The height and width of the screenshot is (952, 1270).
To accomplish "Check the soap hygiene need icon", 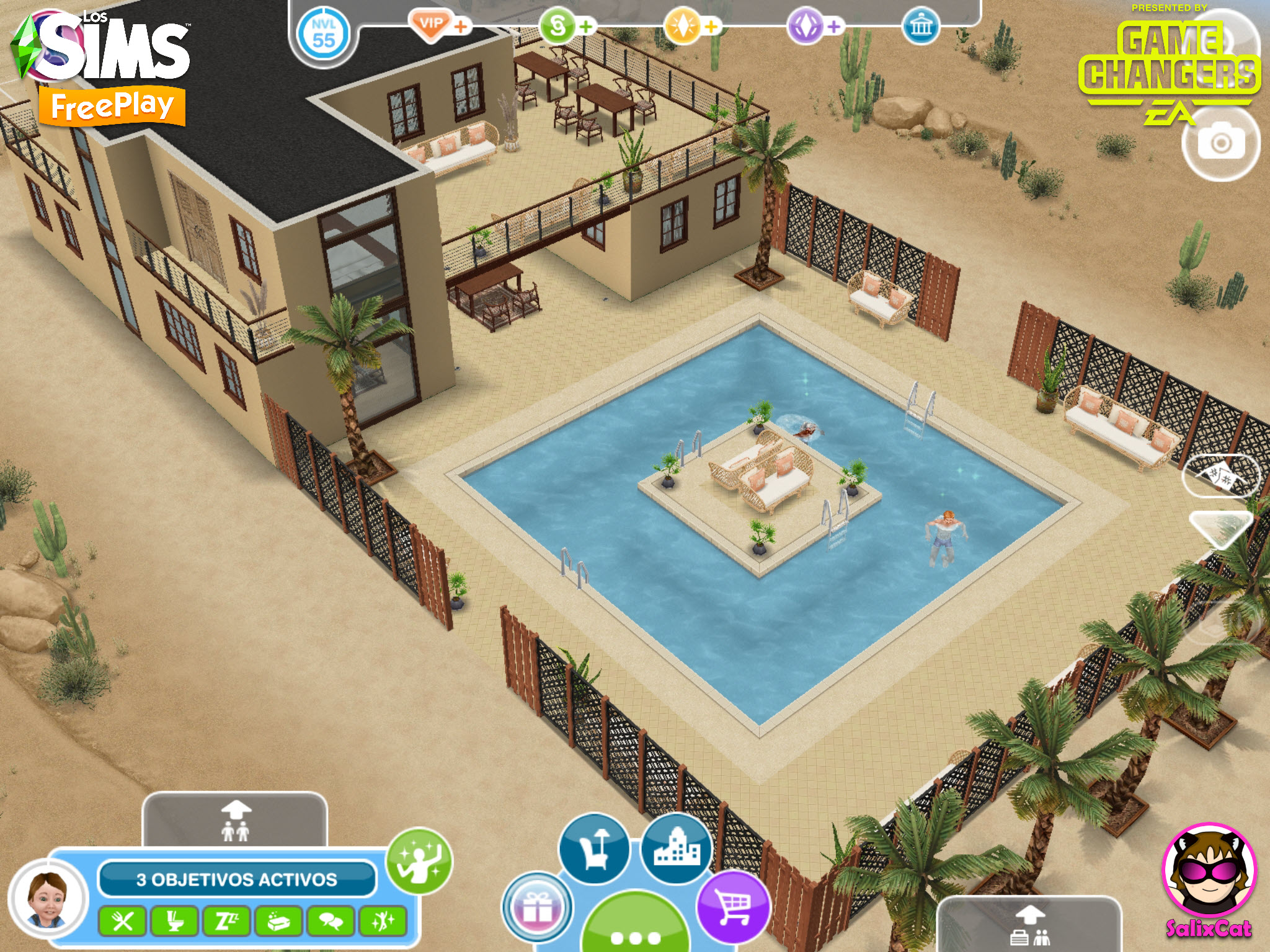I will 279,922.
